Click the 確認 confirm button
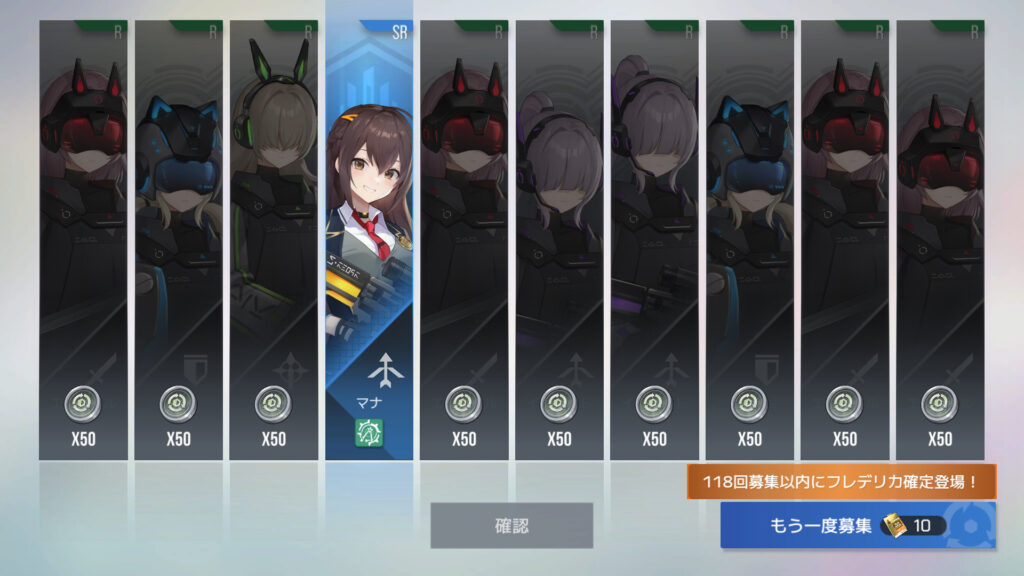Image resolution: width=1024 pixels, height=576 pixels. 511,525
